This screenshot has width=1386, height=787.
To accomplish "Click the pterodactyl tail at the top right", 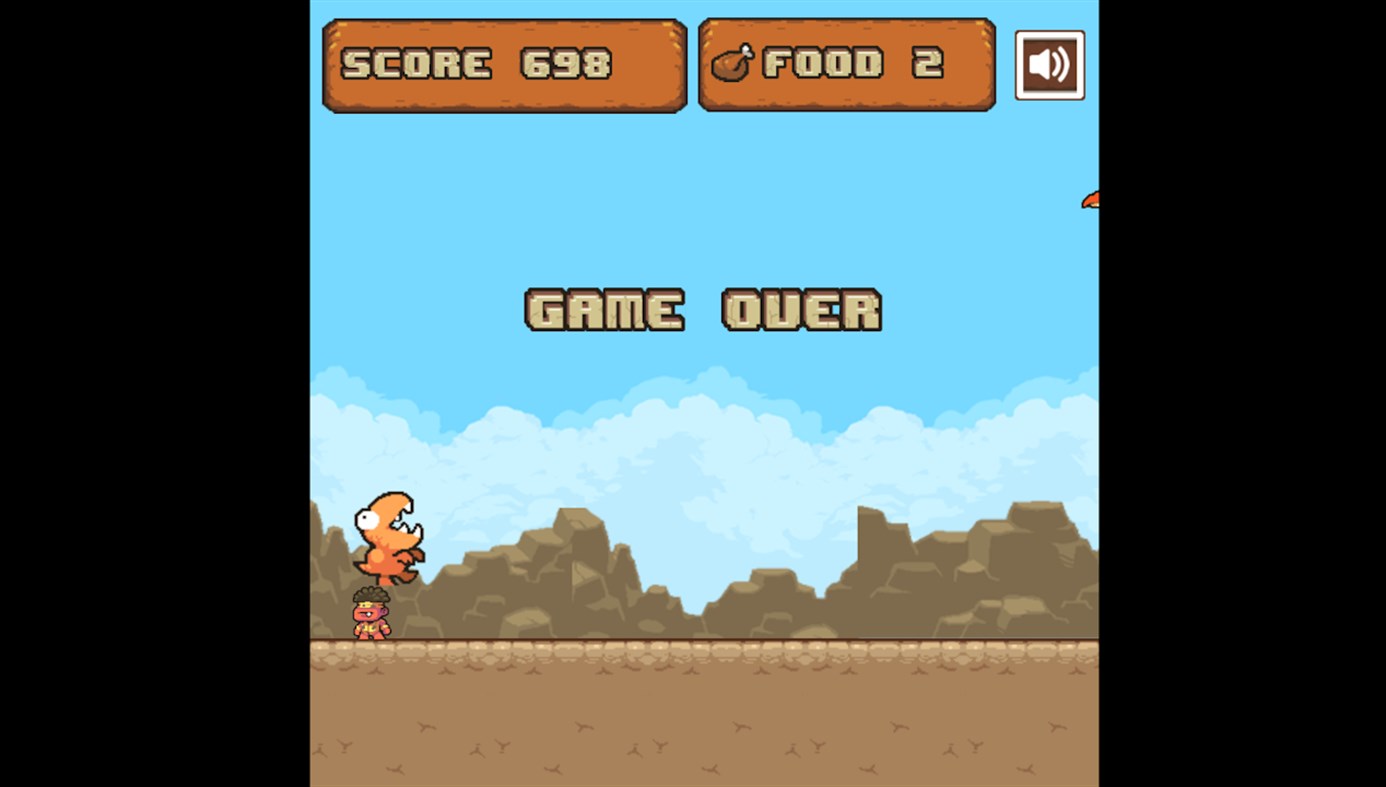I will [1091, 198].
